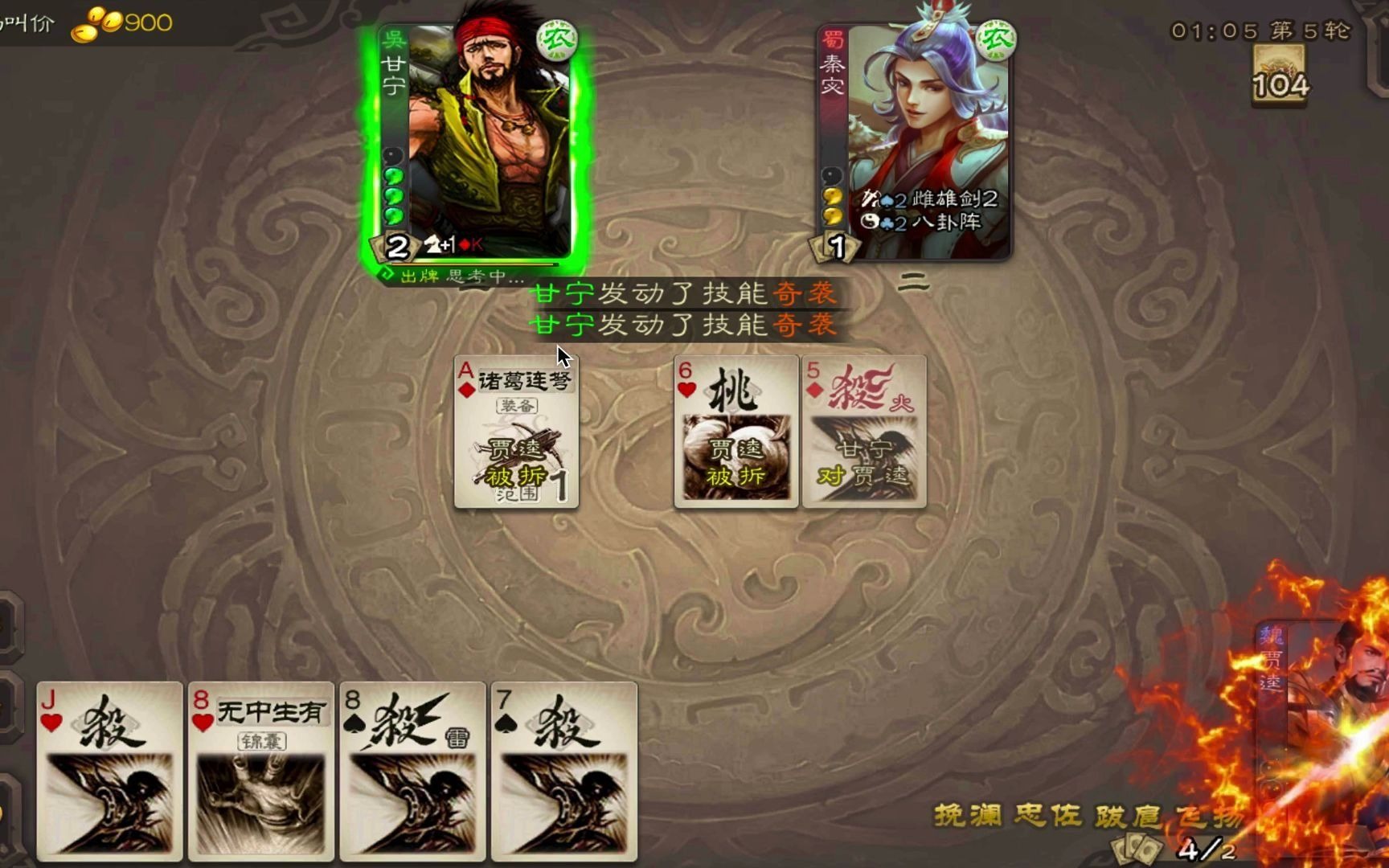Select the 桃 card in the play area
The height and width of the screenshot is (868, 1389).
[x=735, y=430]
